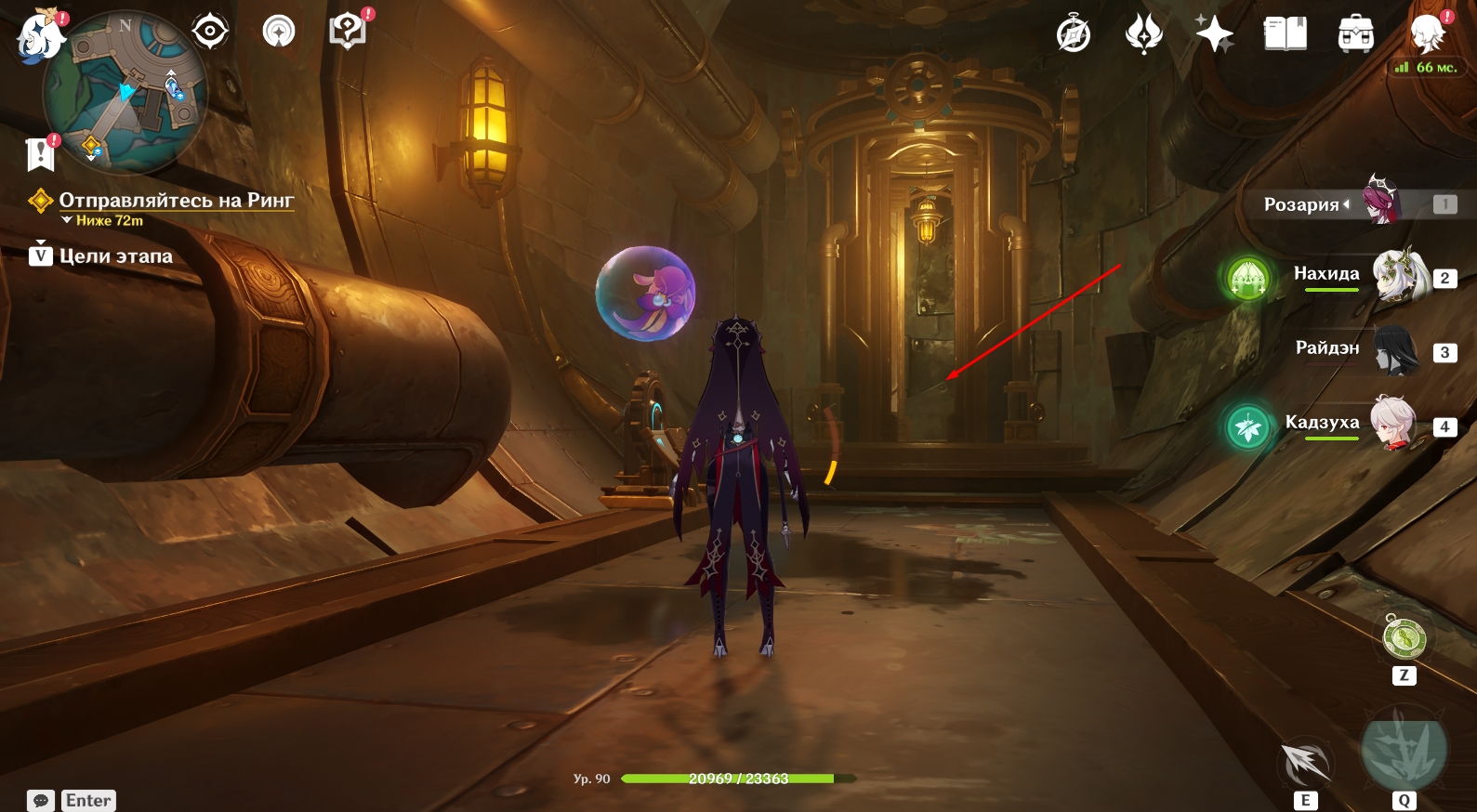Open the Paimon menu icon
This screenshot has height=812, width=1477.
(39, 35)
